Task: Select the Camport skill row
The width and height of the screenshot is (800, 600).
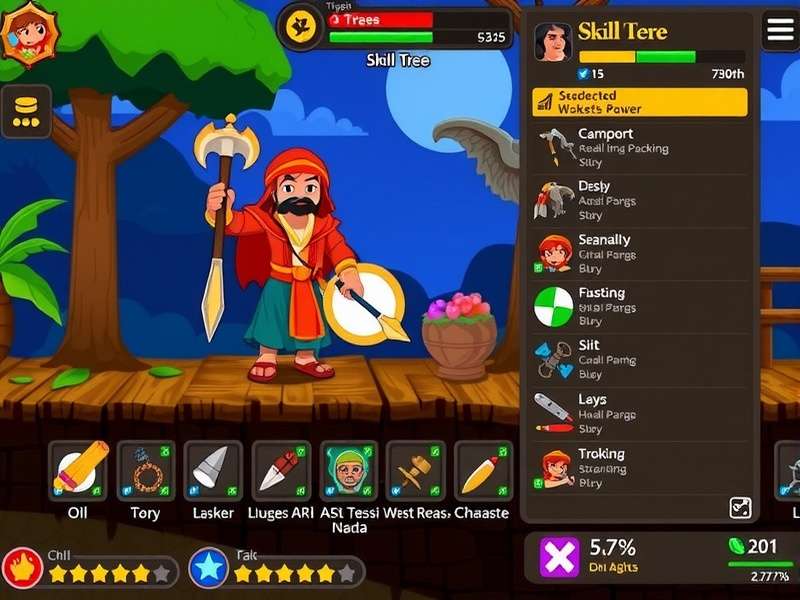Action: coord(640,147)
